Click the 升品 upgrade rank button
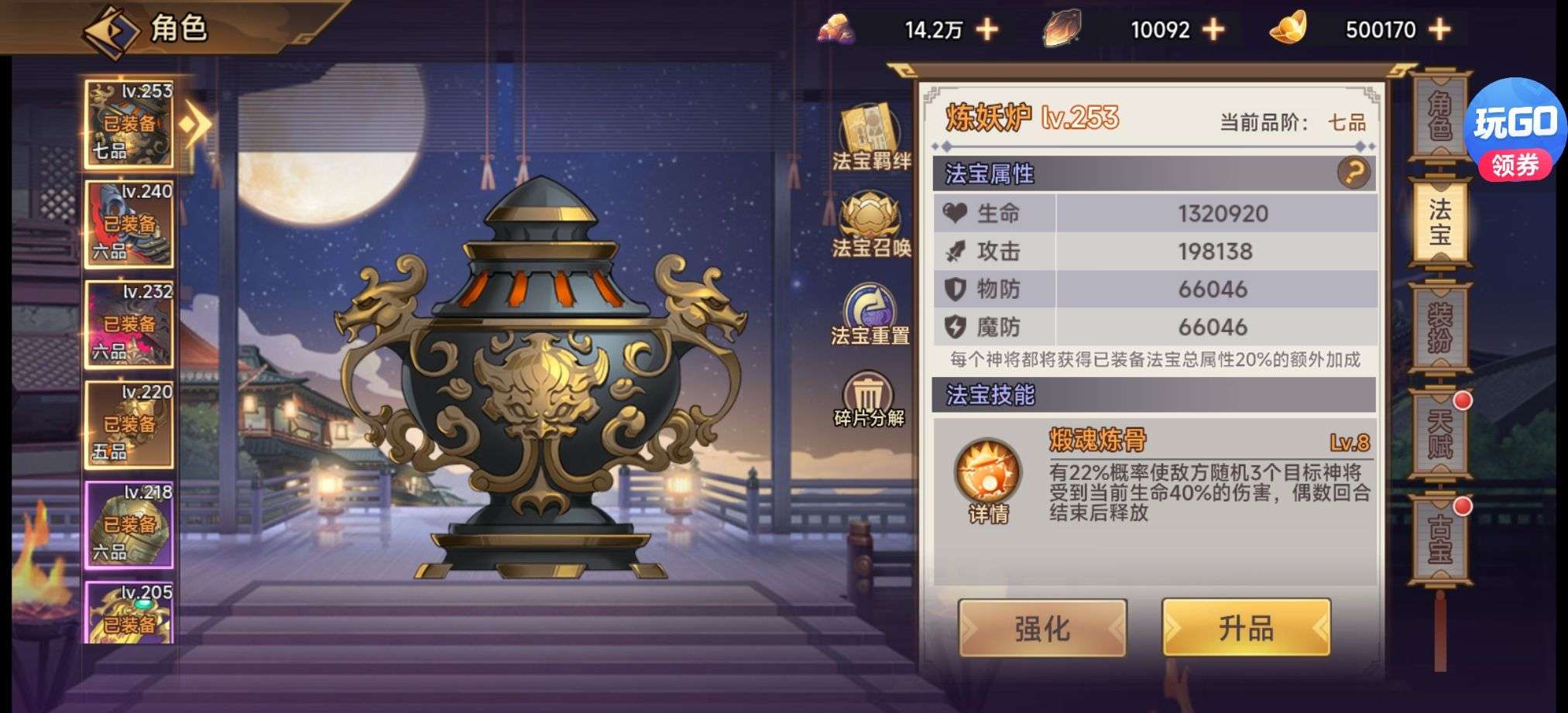 1246,629
